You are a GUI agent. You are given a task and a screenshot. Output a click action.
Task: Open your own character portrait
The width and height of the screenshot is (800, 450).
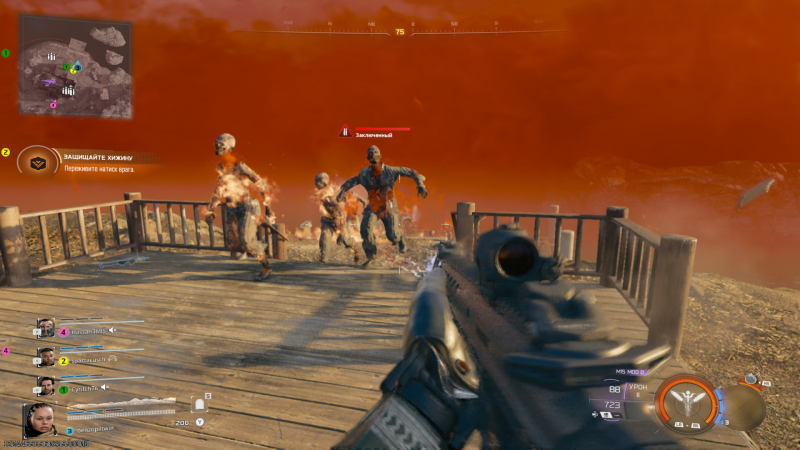pyautogui.click(x=40, y=419)
